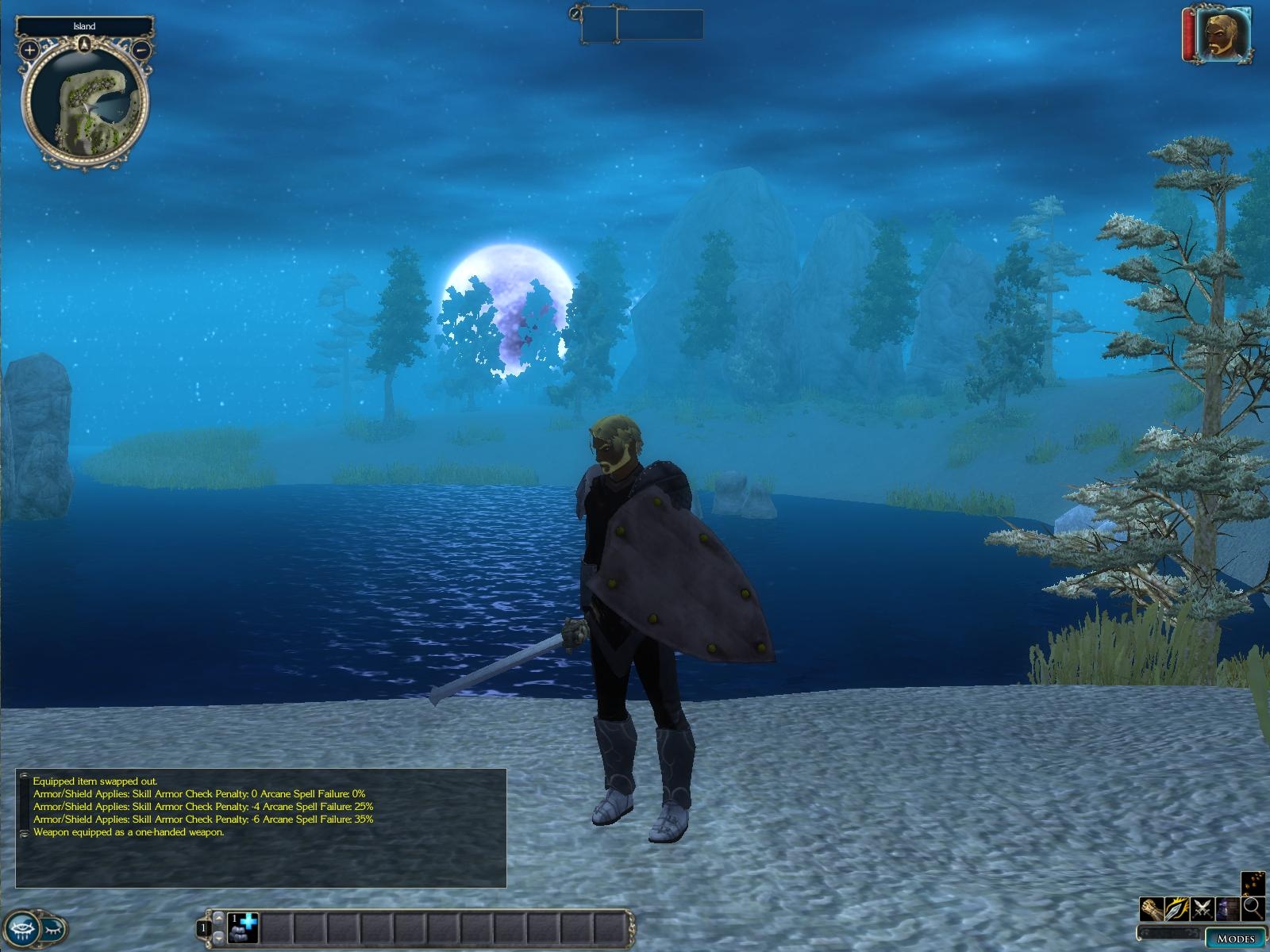Toggle the stealth mode icon
Viewport: 1270px width, 952px height.
tap(1227, 909)
